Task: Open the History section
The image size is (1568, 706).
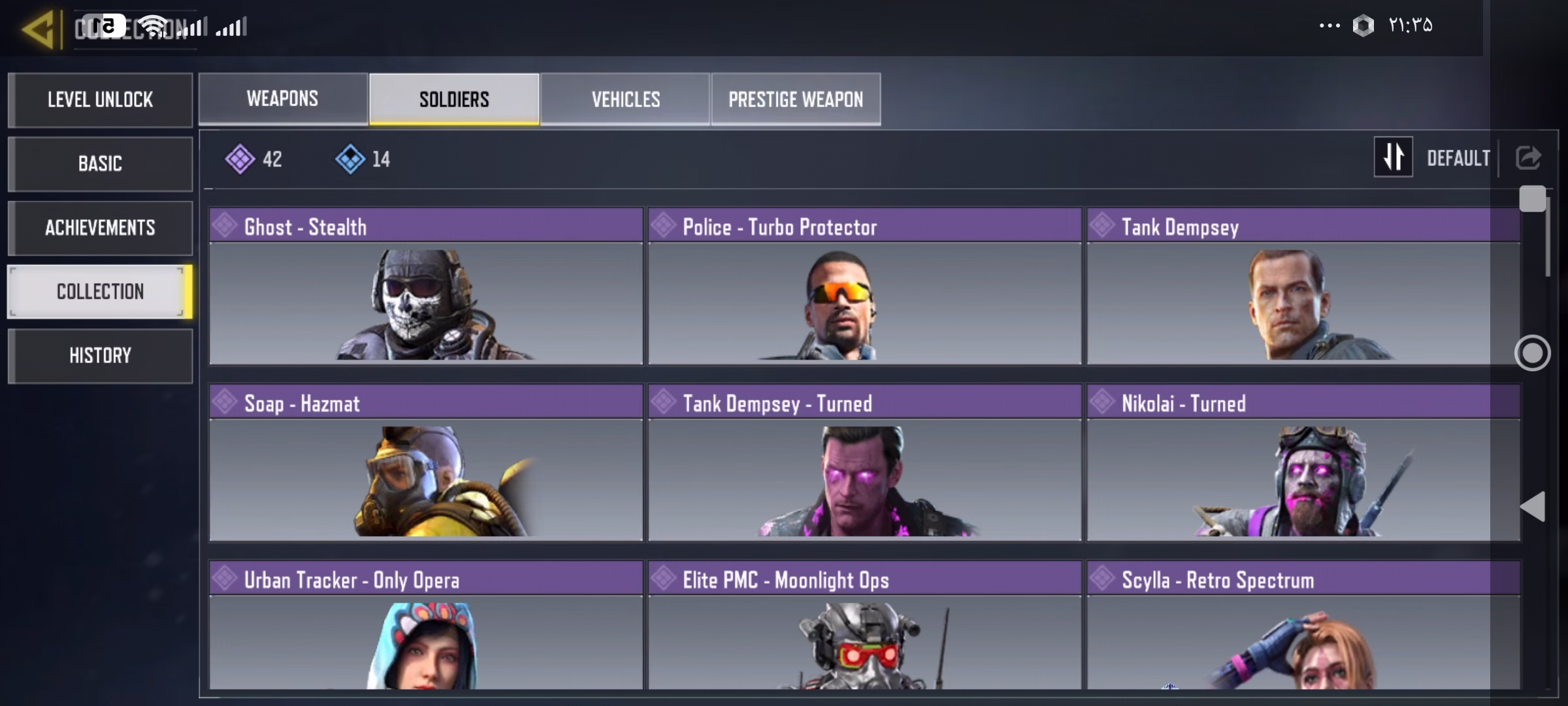Action: (x=100, y=356)
